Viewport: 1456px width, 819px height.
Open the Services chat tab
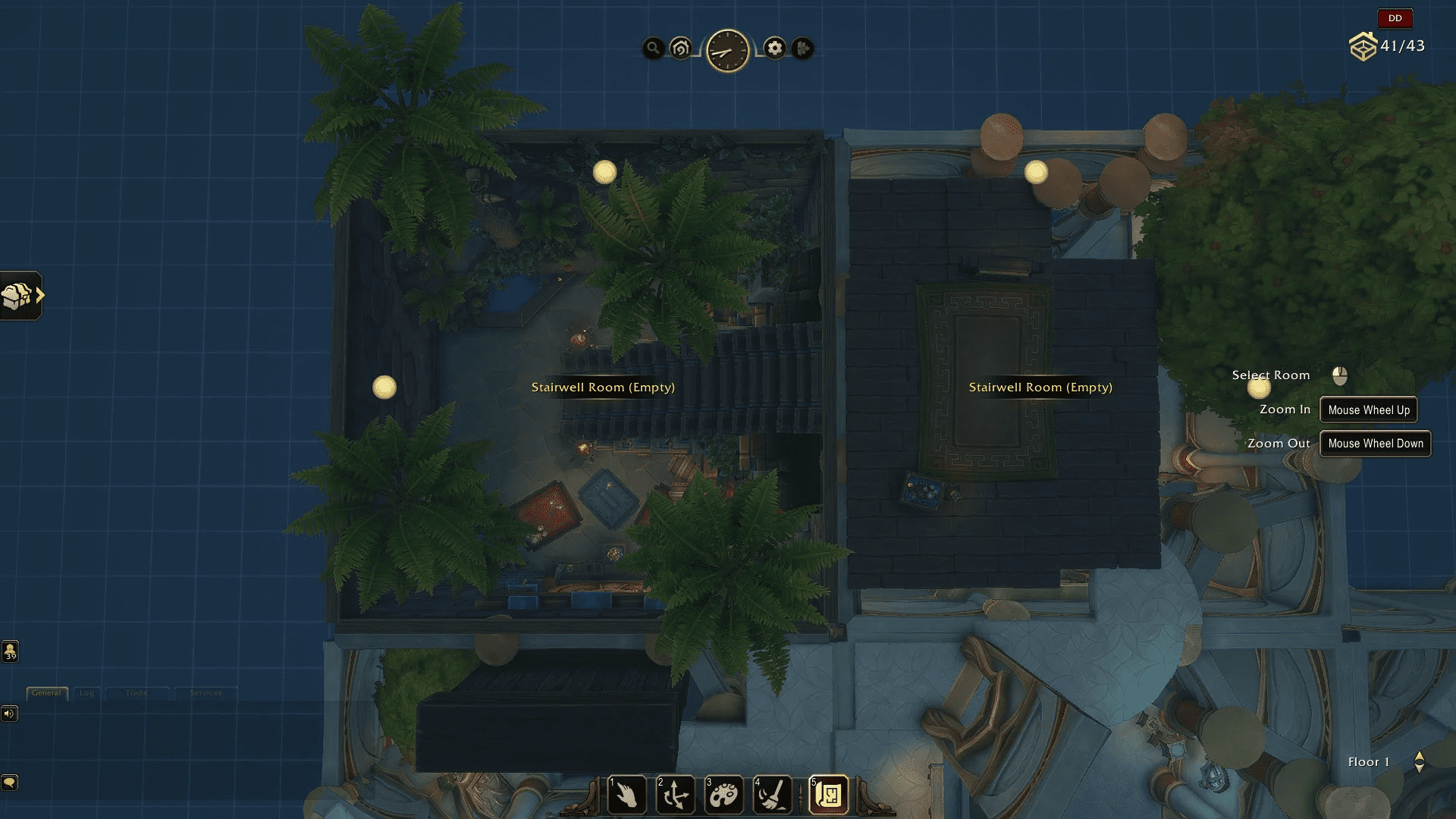click(206, 693)
